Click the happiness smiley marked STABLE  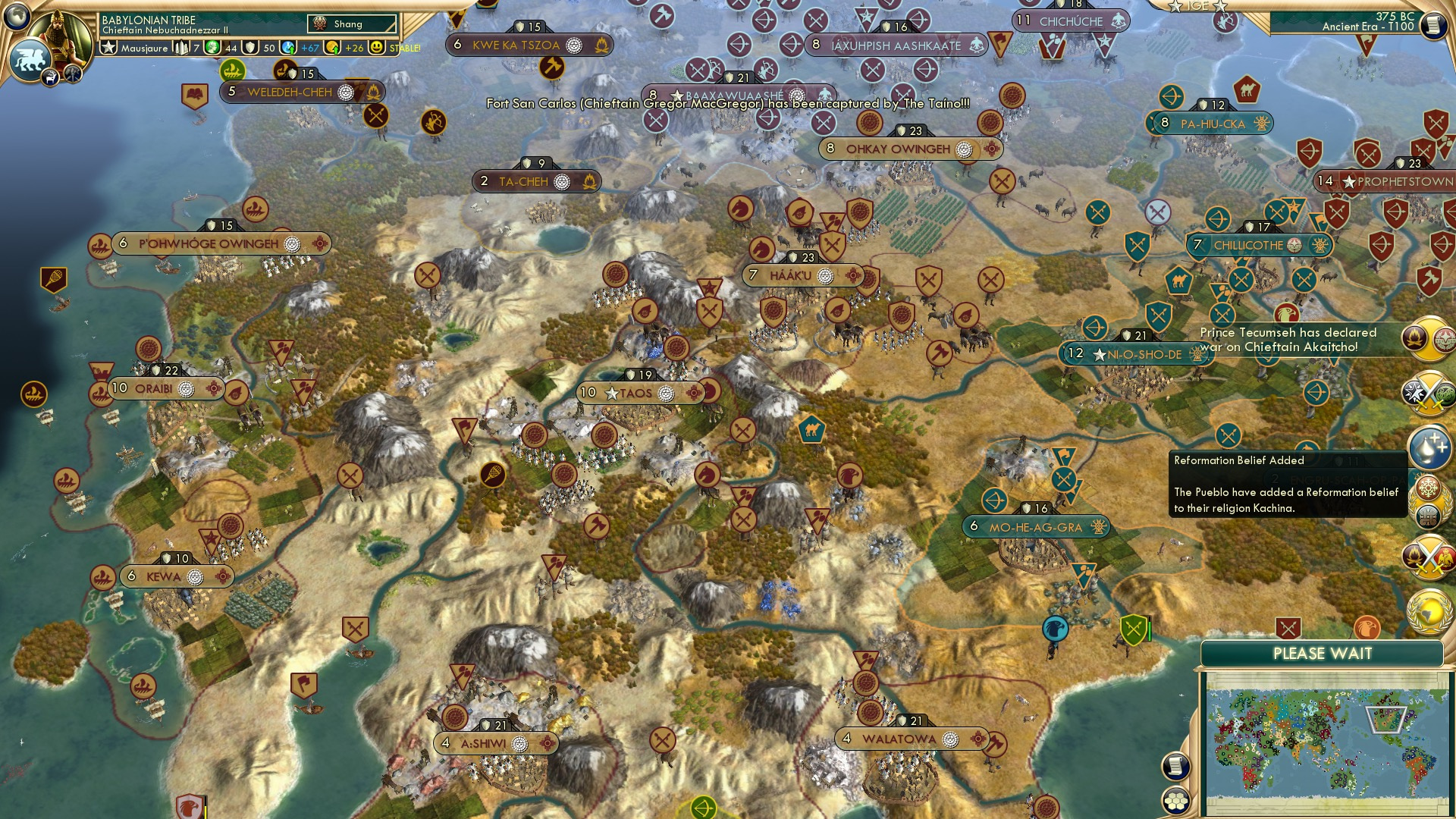pos(378,48)
